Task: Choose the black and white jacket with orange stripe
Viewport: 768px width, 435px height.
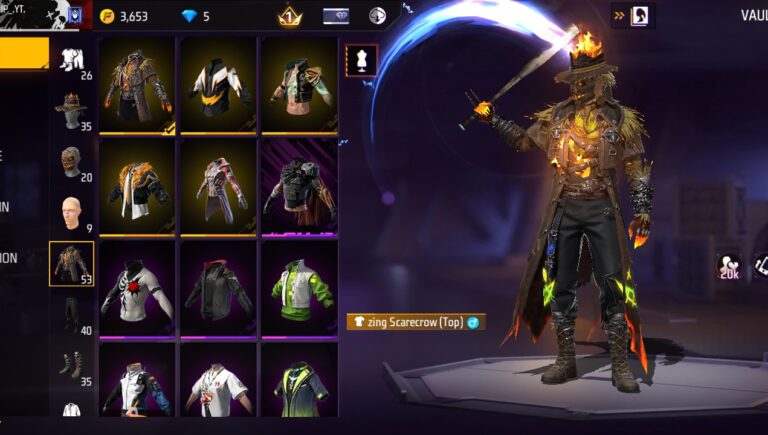Action: coord(218,85)
